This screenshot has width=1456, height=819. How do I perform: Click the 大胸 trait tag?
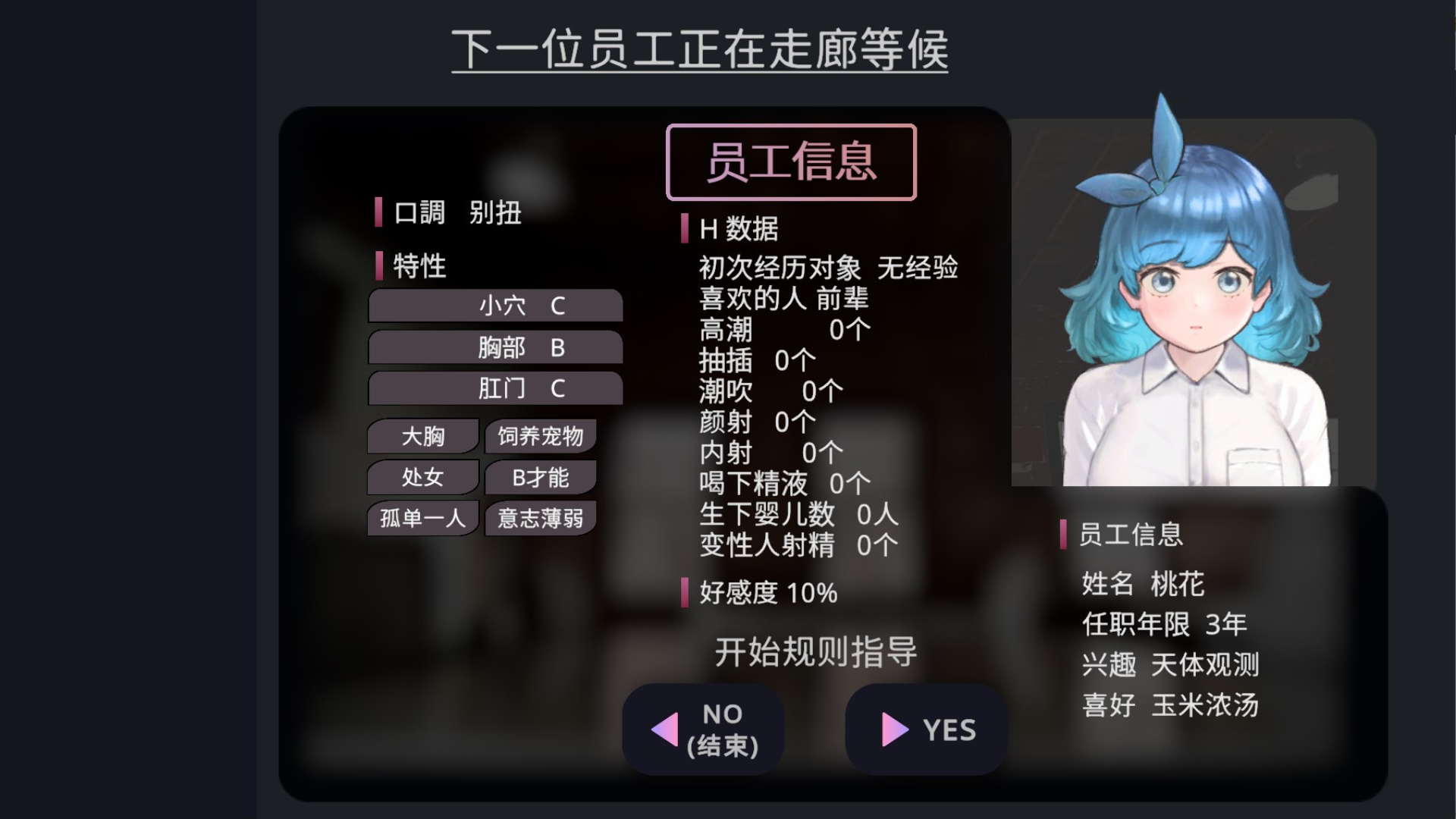[x=422, y=436]
